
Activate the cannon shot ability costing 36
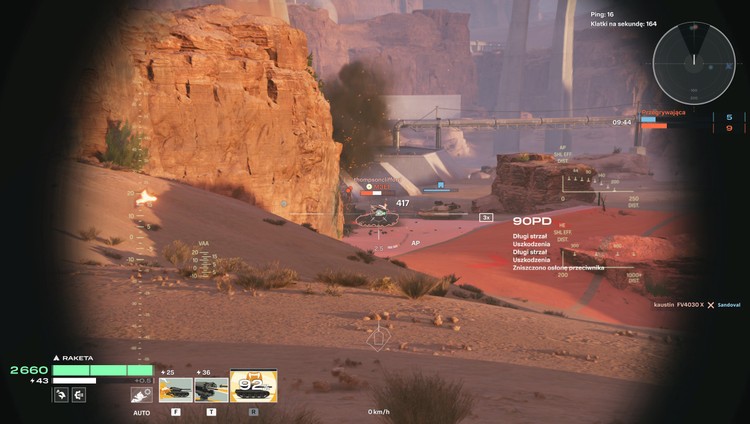[x=211, y=389]
